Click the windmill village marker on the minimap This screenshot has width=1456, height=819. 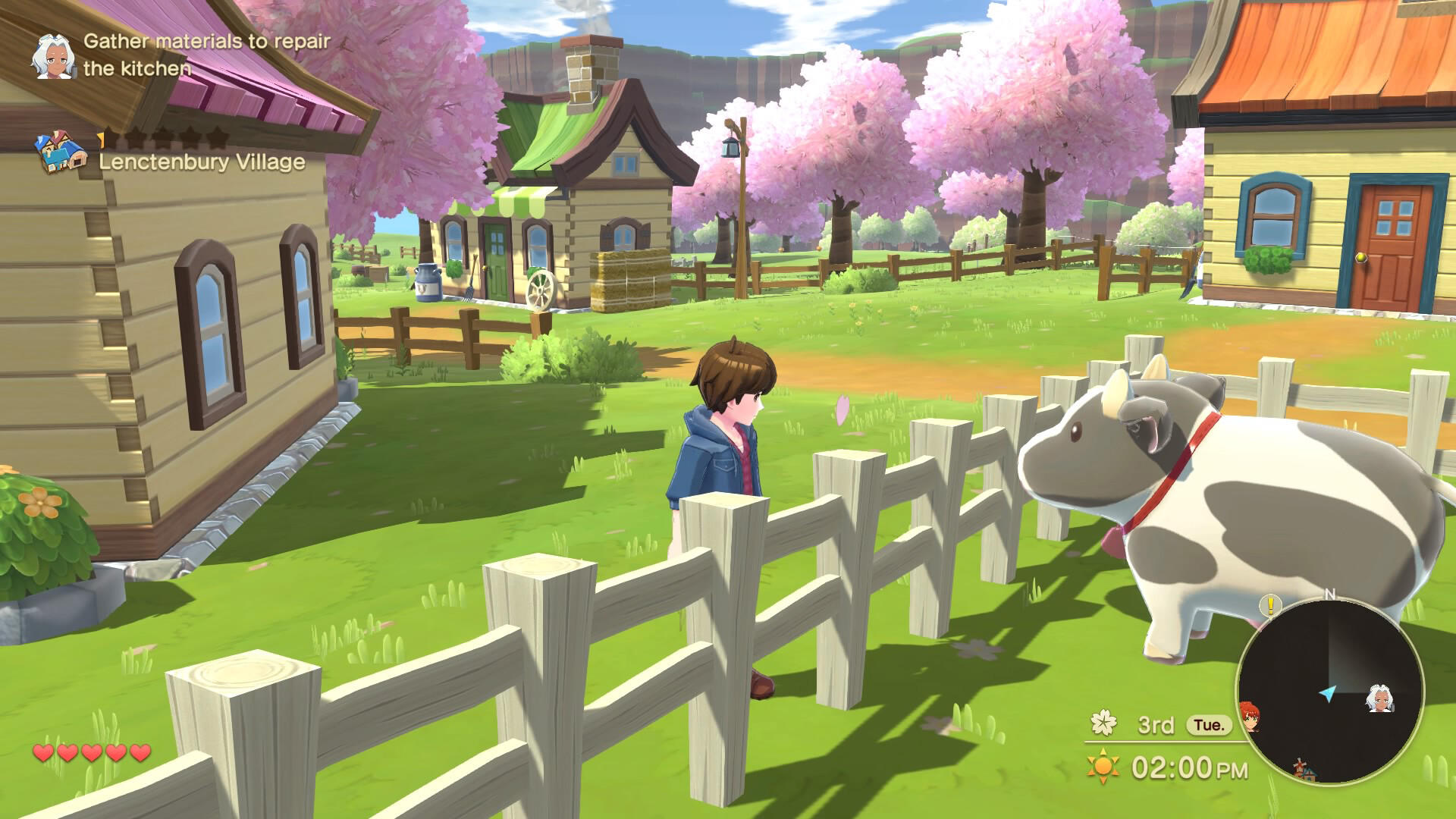coord(1304,768)
